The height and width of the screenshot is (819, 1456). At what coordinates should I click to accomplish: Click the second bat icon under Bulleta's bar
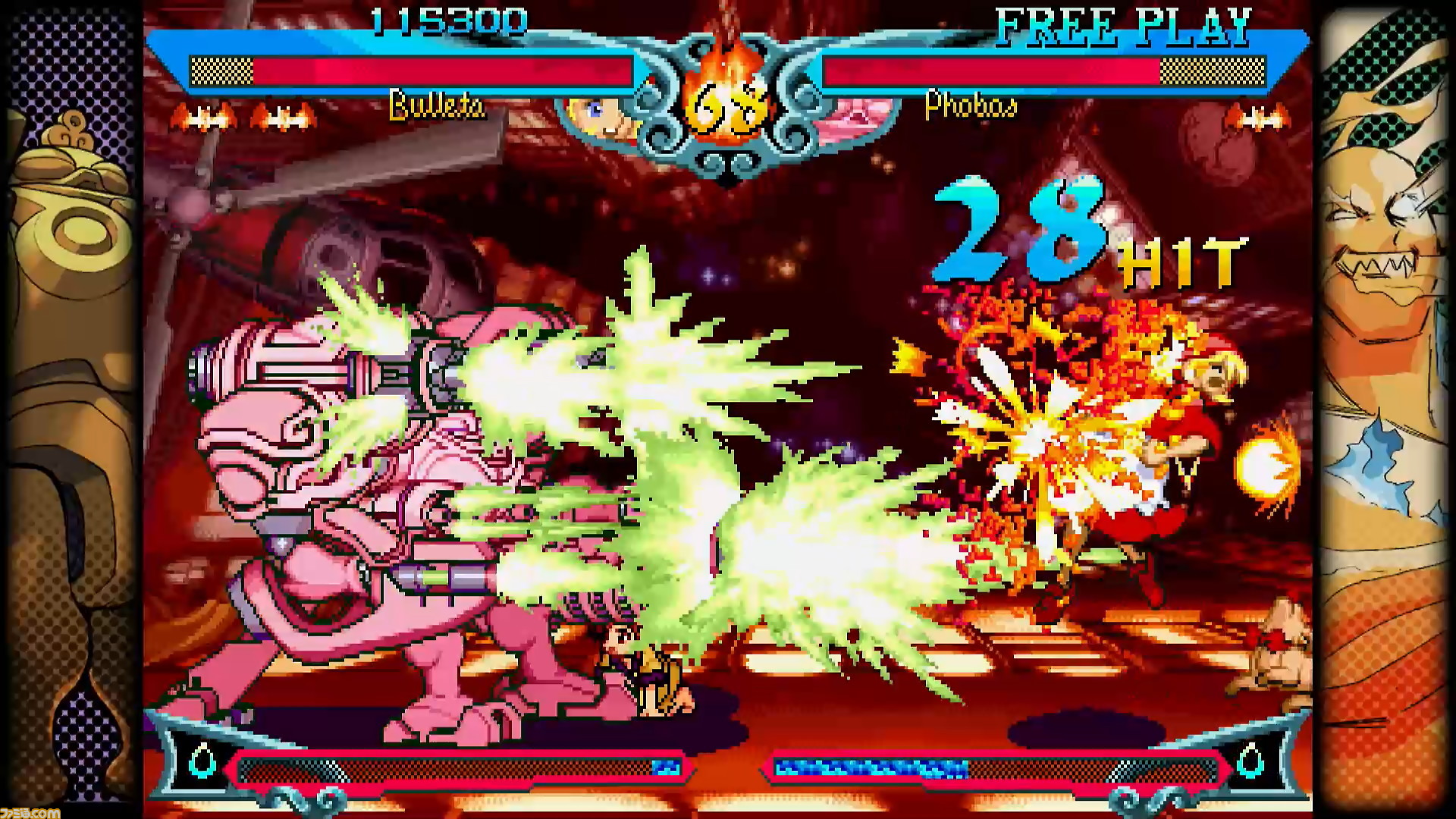coord(284,118)
